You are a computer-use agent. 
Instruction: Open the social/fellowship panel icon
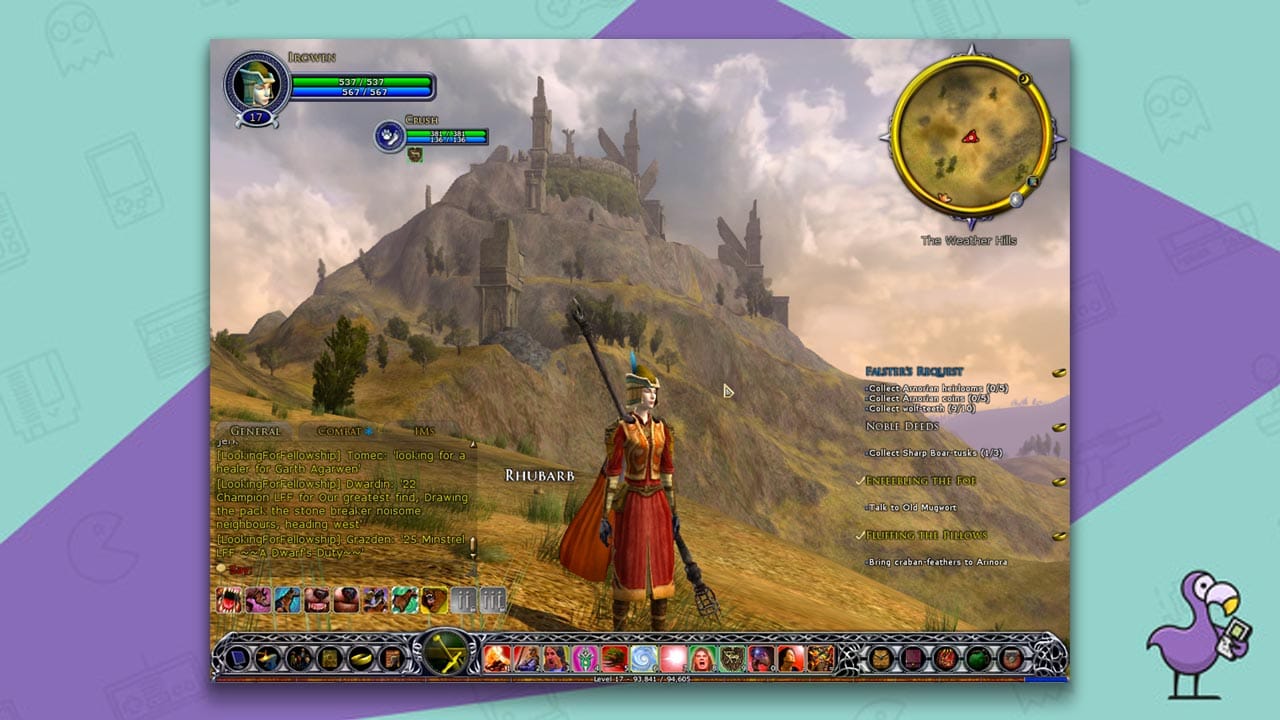click(297, 659)
